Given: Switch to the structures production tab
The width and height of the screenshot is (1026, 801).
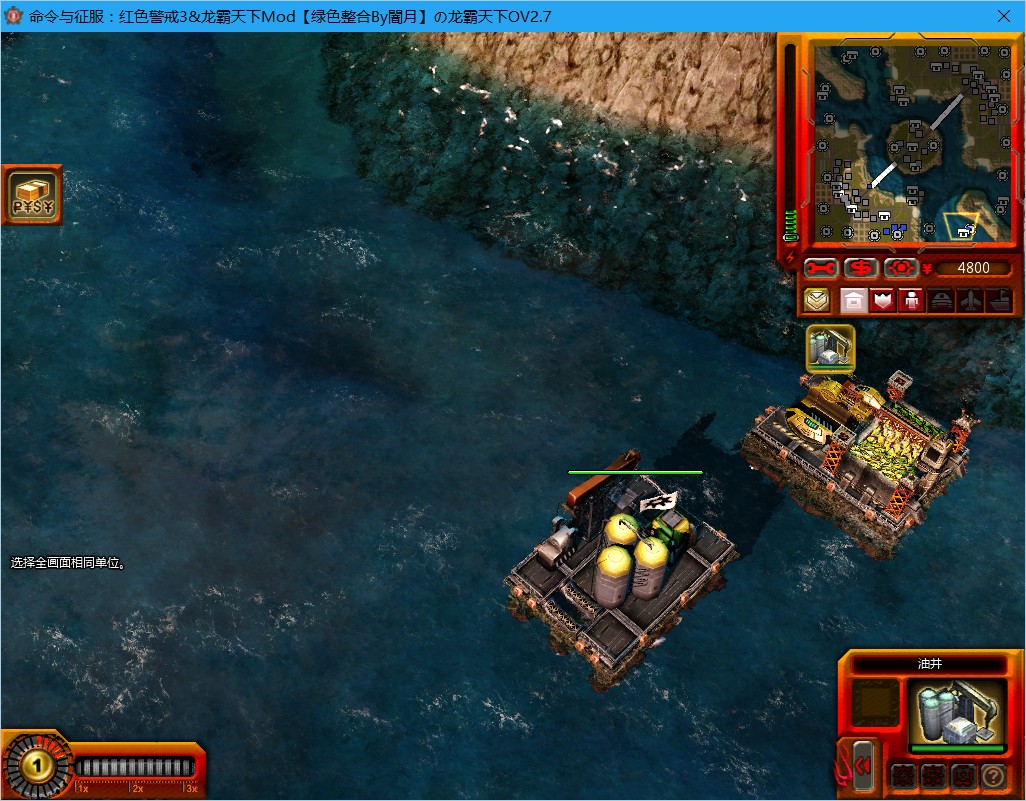Looking at the screenshot, I should [x=852, y=300].
